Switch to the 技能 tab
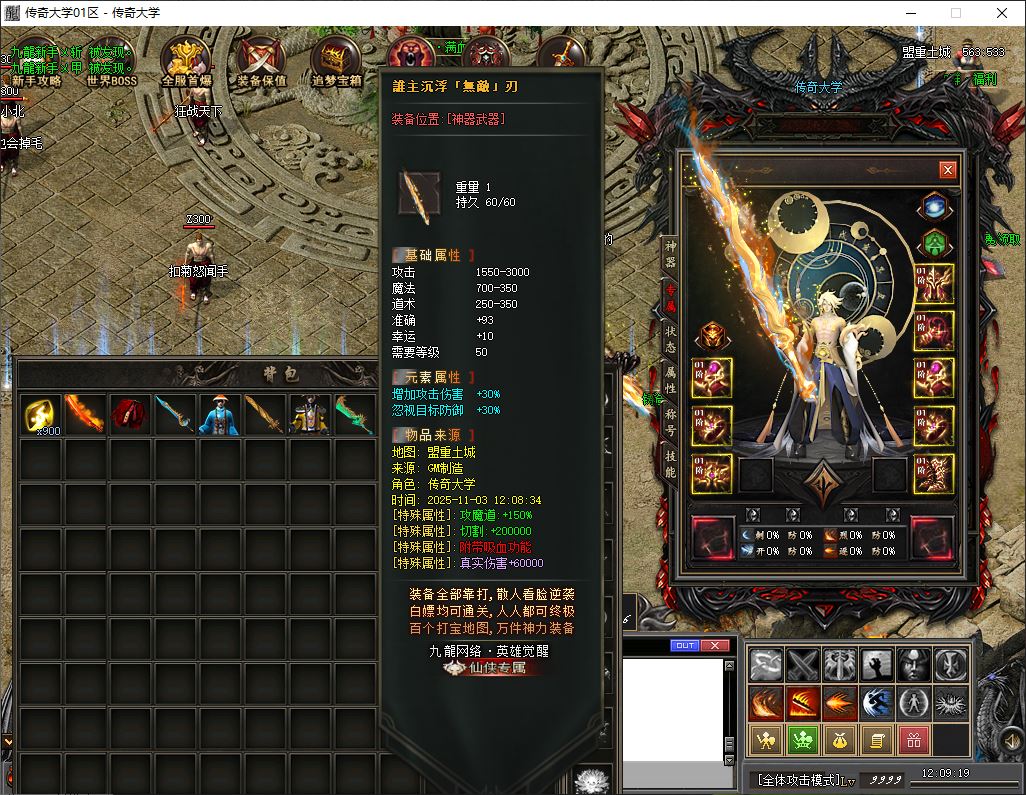 click(670, 465)
